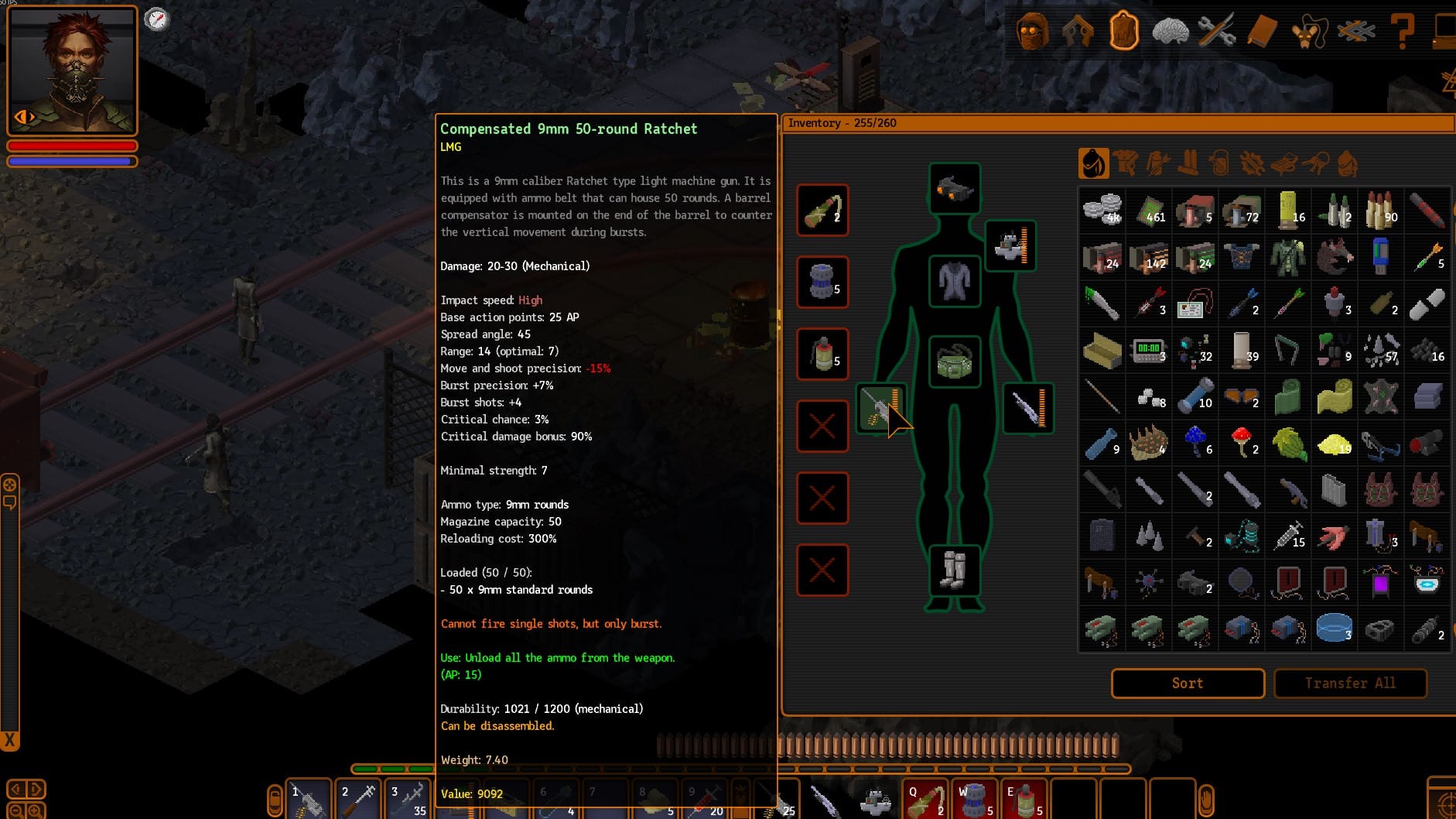Screen dimensions: 1456x819
Task: Select the equipped belt slot
Action: (955, 362)
